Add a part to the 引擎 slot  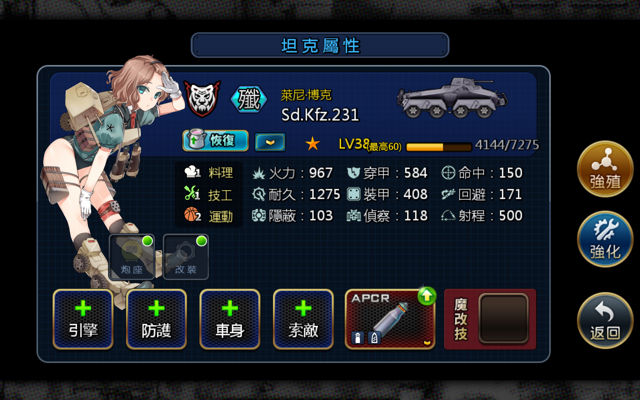(83, 319)
